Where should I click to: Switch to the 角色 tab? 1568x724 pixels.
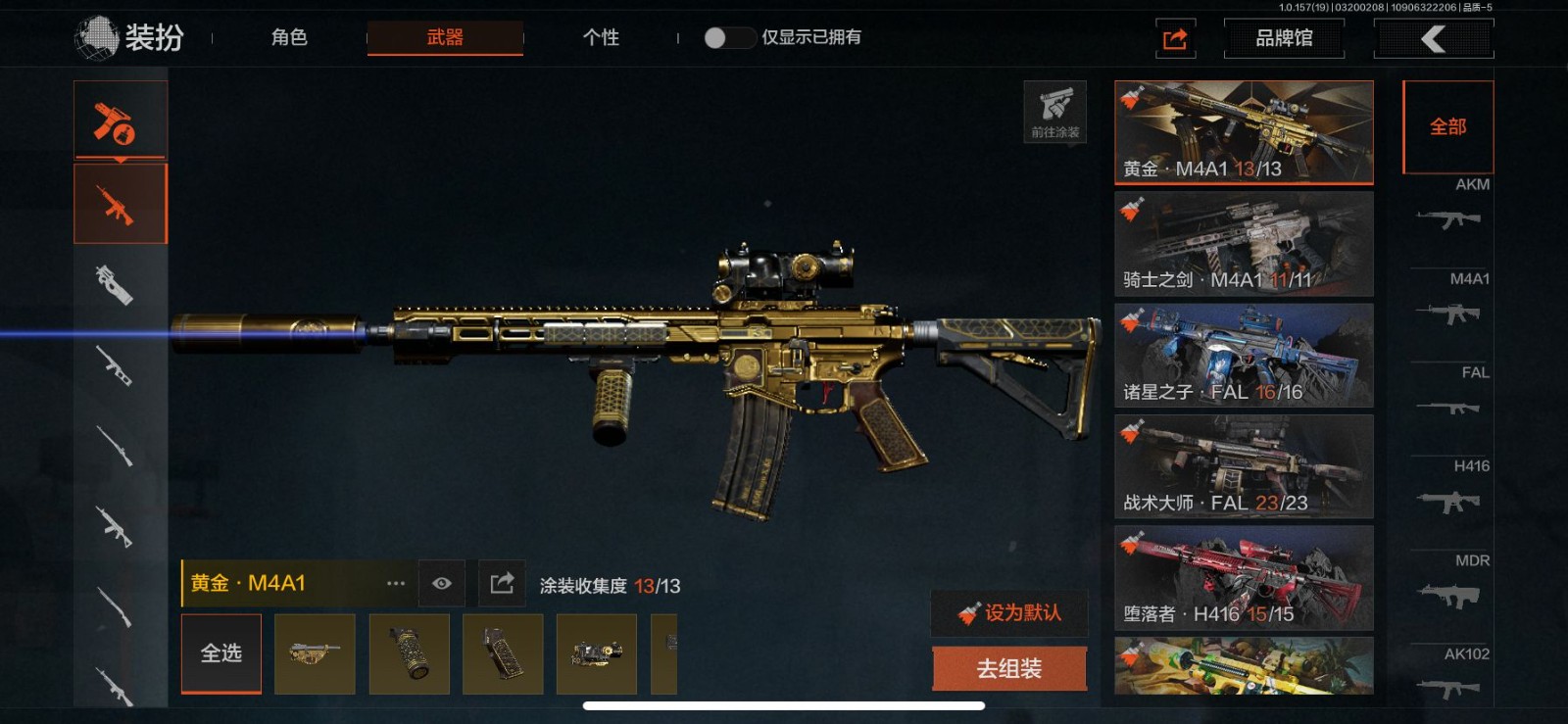tap(289, 37)
